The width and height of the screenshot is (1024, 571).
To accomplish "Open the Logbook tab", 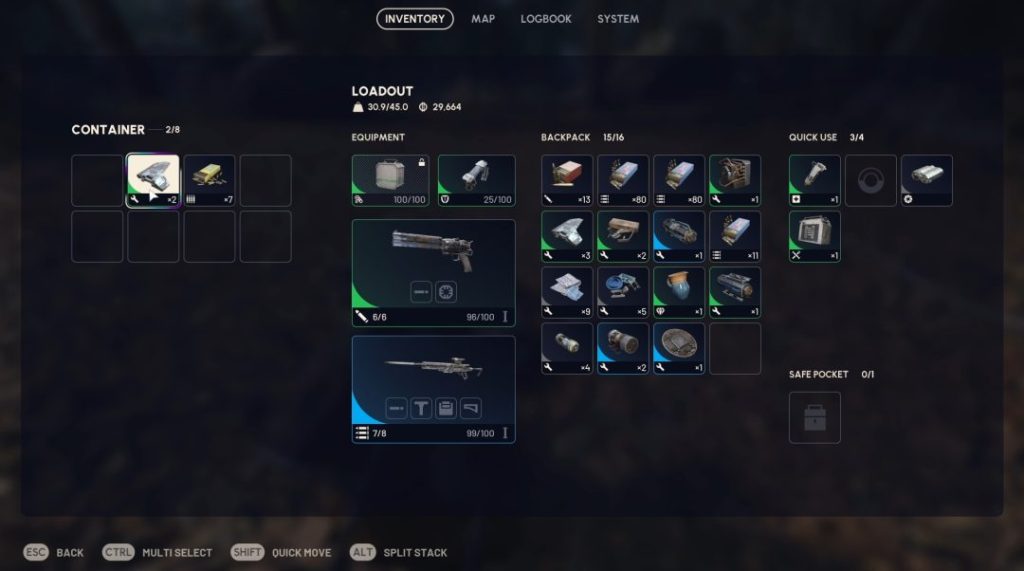I will pyautogui.click(x=546, y=19).
